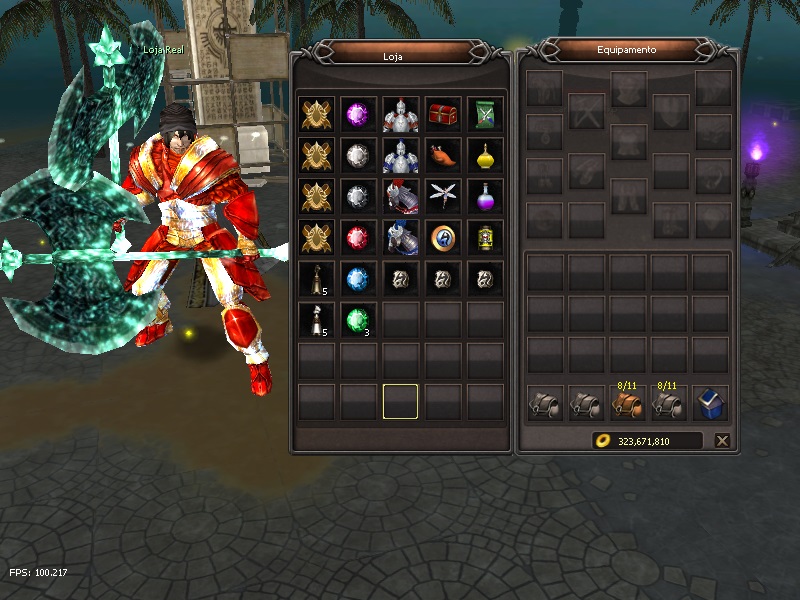Pick the red gem shop item
The image size is (800, 600).
[x=358, y=237]
